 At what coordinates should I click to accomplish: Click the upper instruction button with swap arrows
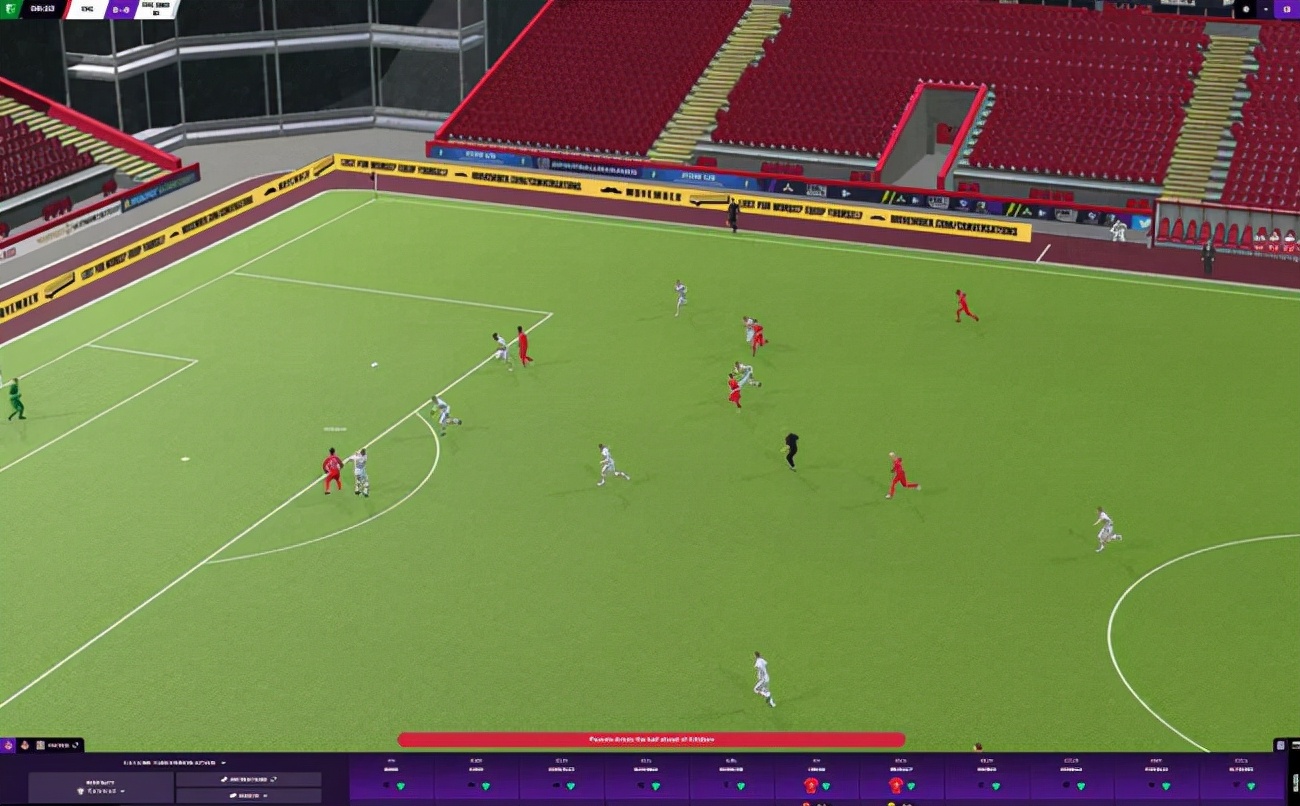coord(248,779)
